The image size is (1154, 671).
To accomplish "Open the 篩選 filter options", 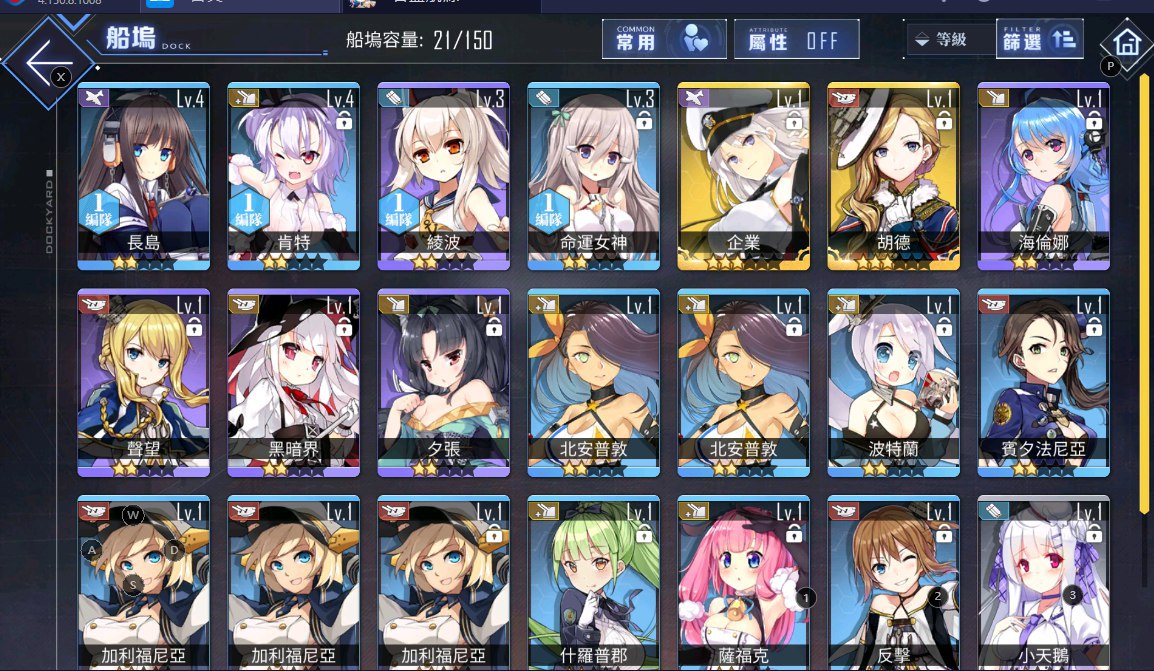I will click(x=1039, y=40).
